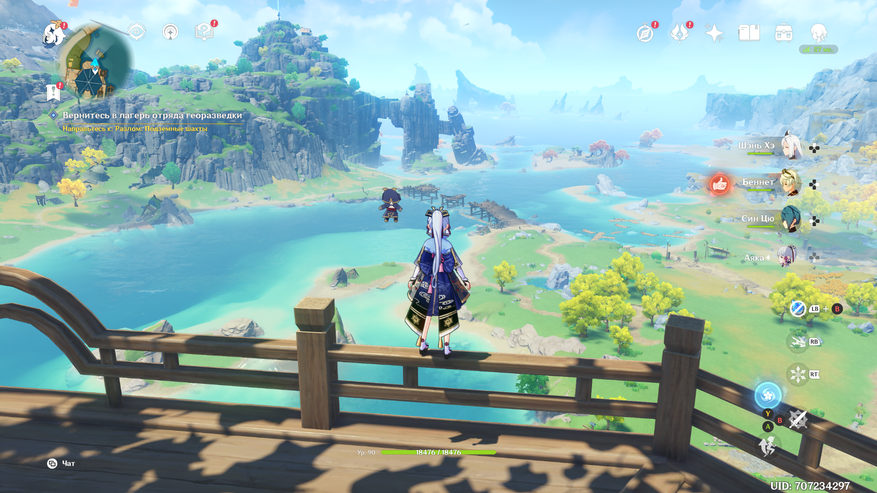Image resolution: width=877 pixels, height=493 pixels.
Task: Open the tutorial book with question mark
Action: 205,32
